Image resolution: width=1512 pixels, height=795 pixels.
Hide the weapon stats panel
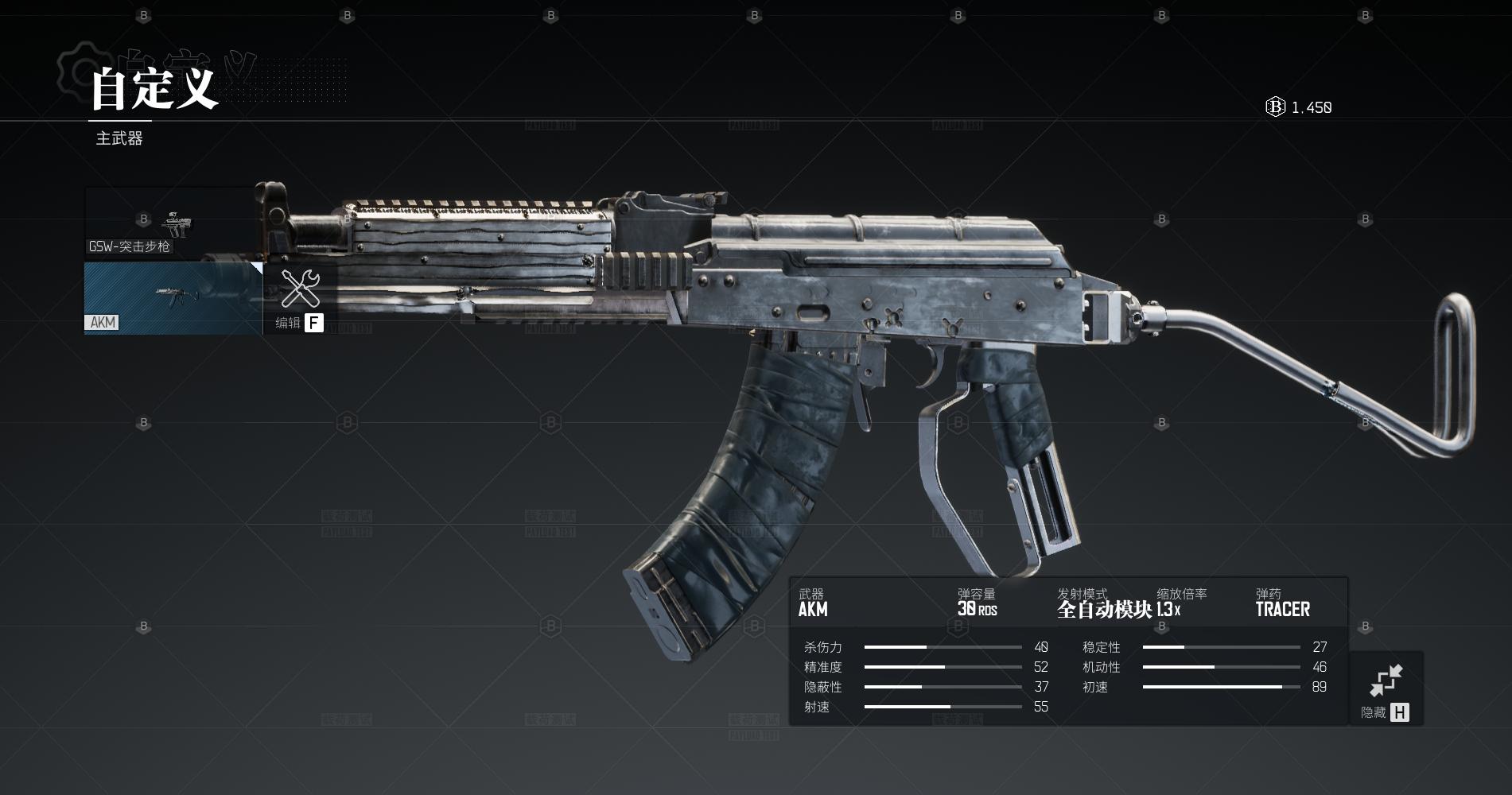1386,688
